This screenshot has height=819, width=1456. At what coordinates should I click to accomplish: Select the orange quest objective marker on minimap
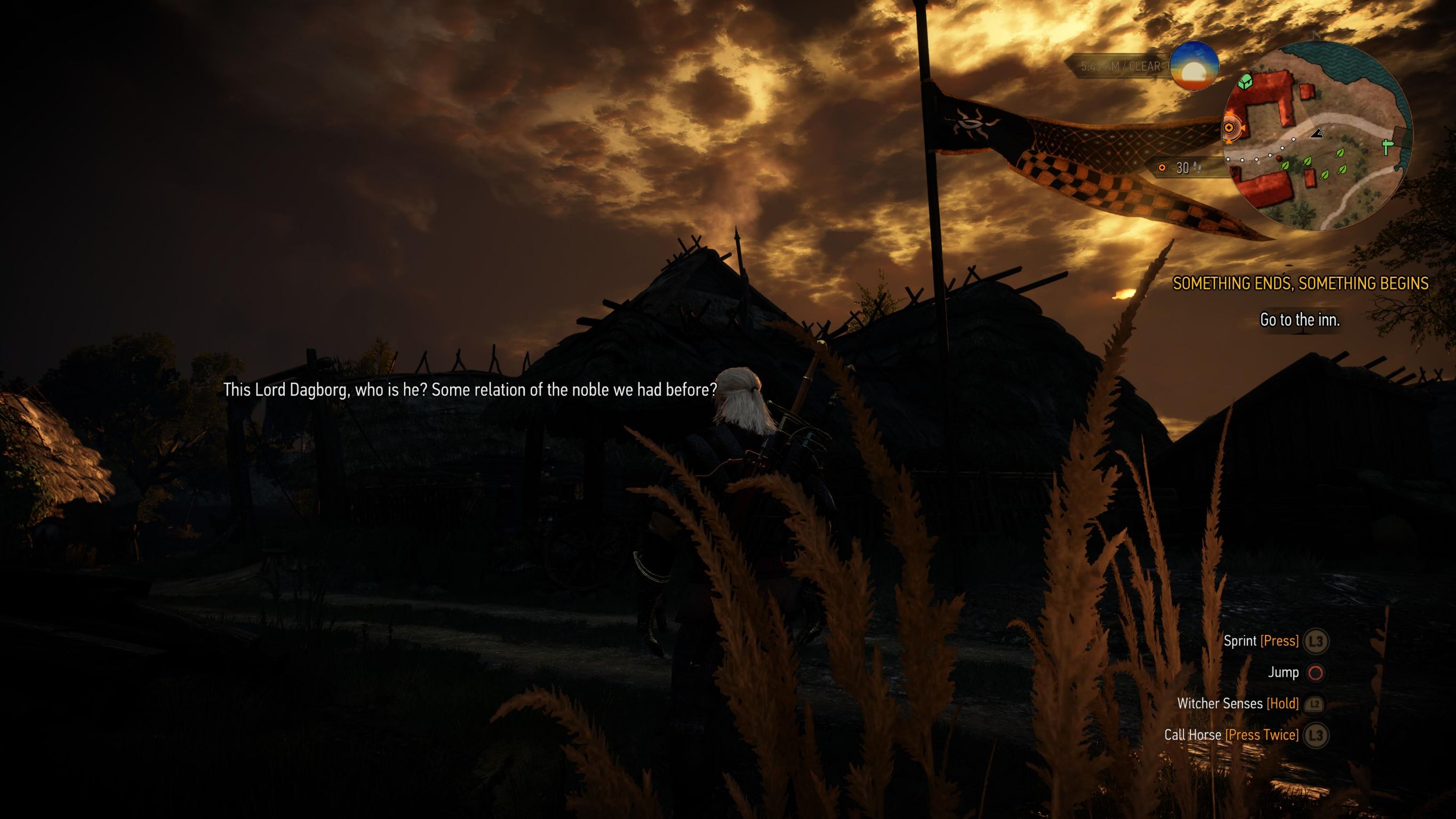click(x=1229, y=129)
